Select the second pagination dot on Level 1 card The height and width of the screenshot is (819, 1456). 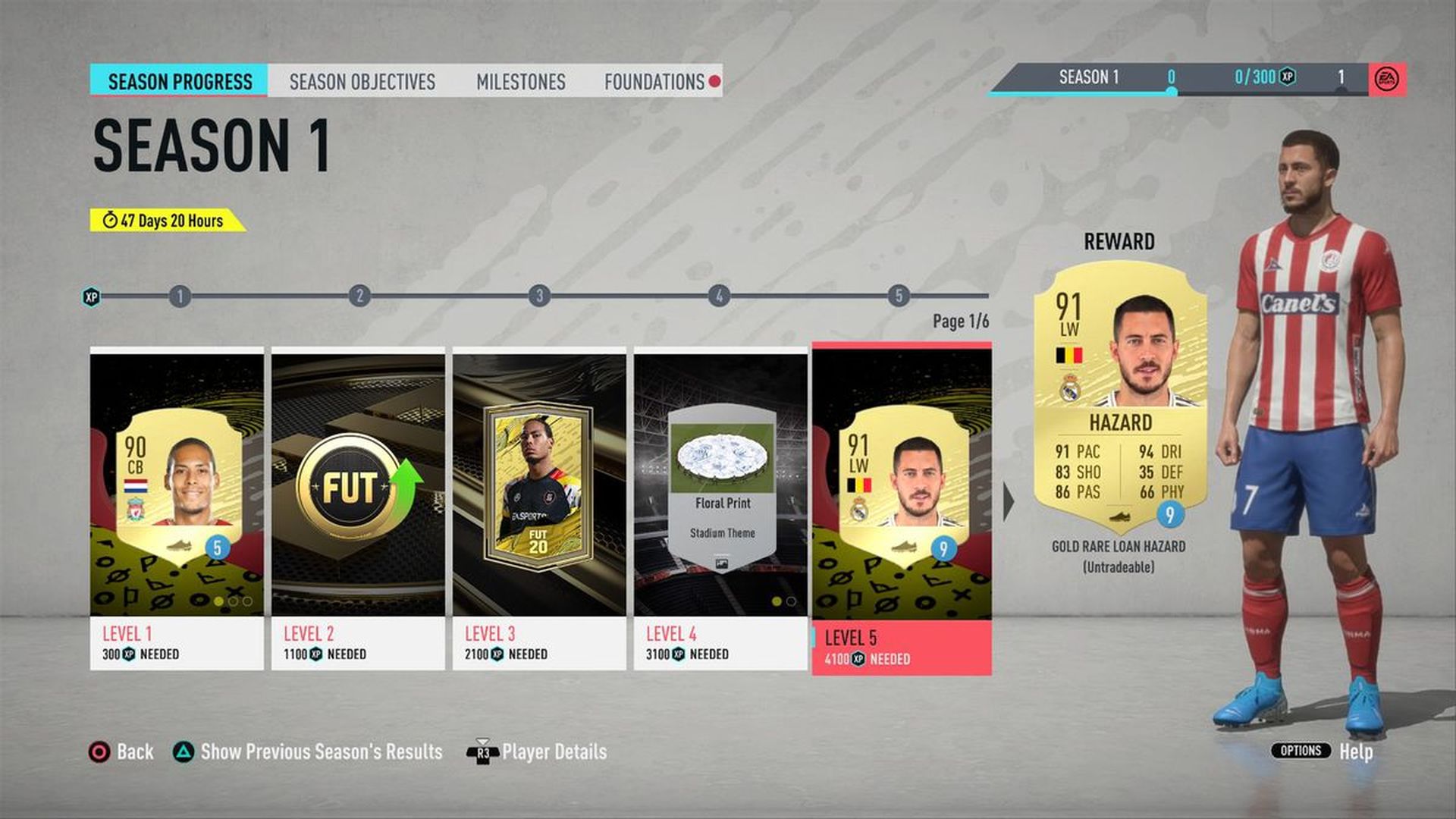click(x=233, y=601)
